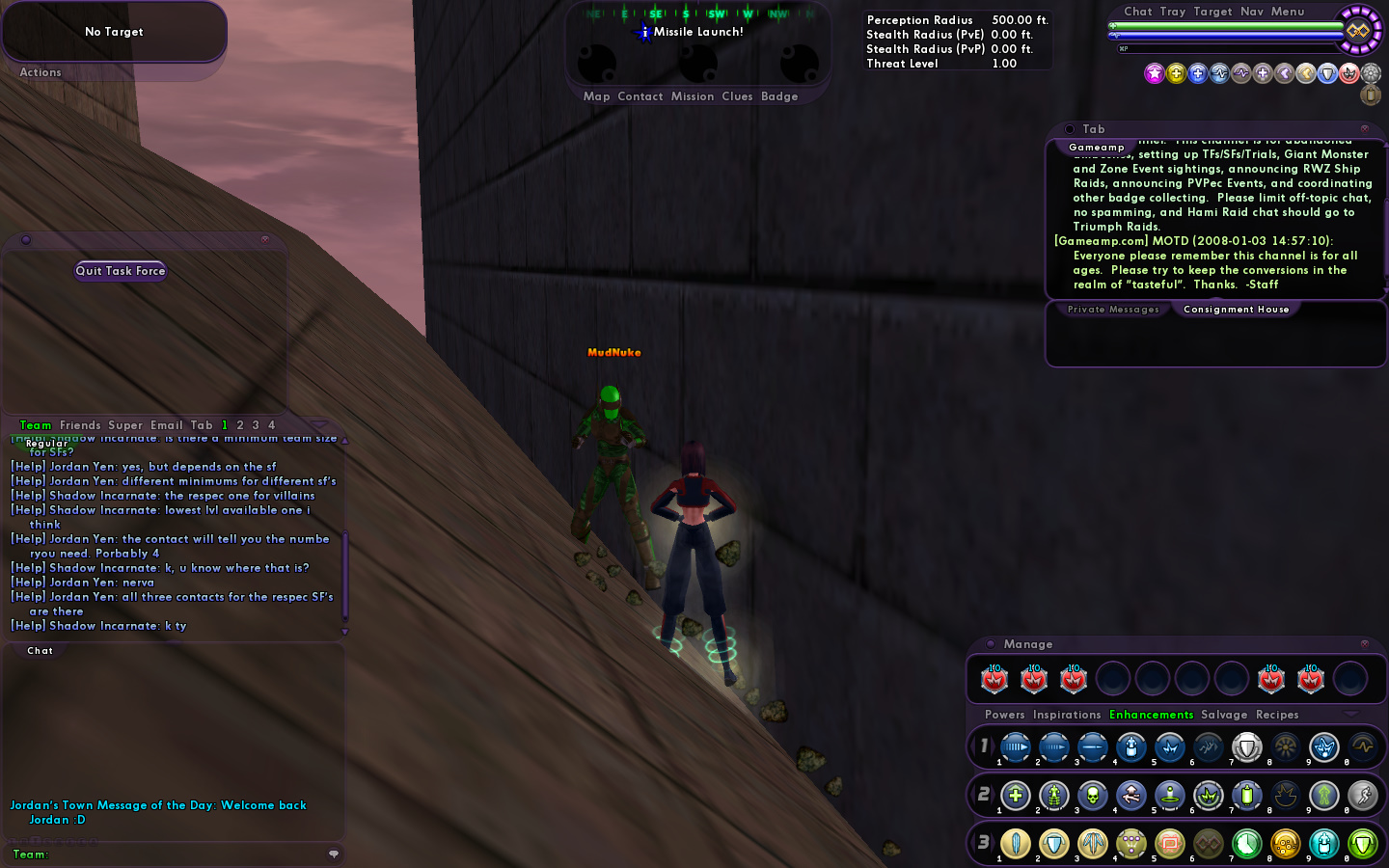Image resolution: width=1389 pixels, height=868 pixels.
Task: Show the Mission window
Action: pos(693,96)
